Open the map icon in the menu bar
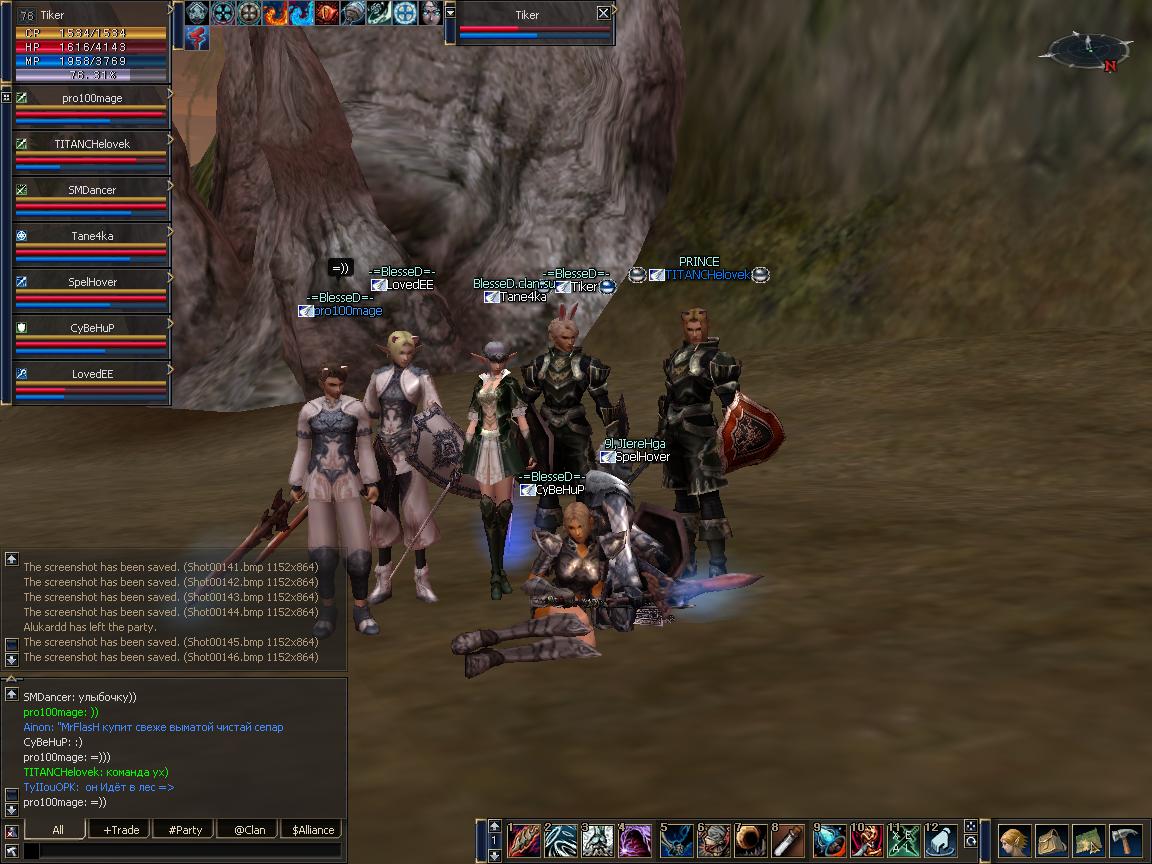The height and width of the screenshot is (864, 1152). click(x=1089, y=840)
